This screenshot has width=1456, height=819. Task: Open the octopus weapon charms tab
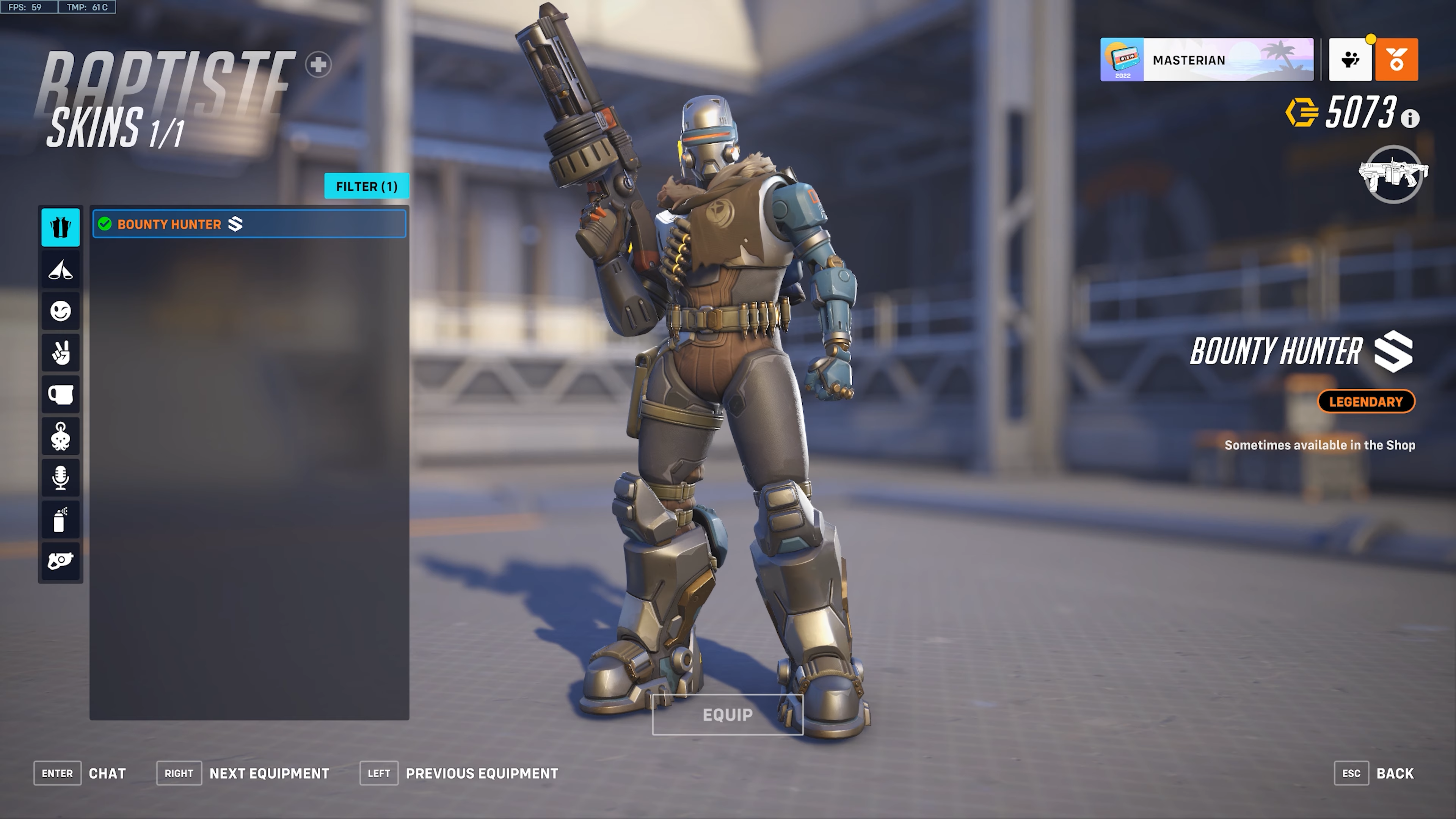[x=61, y=436]
